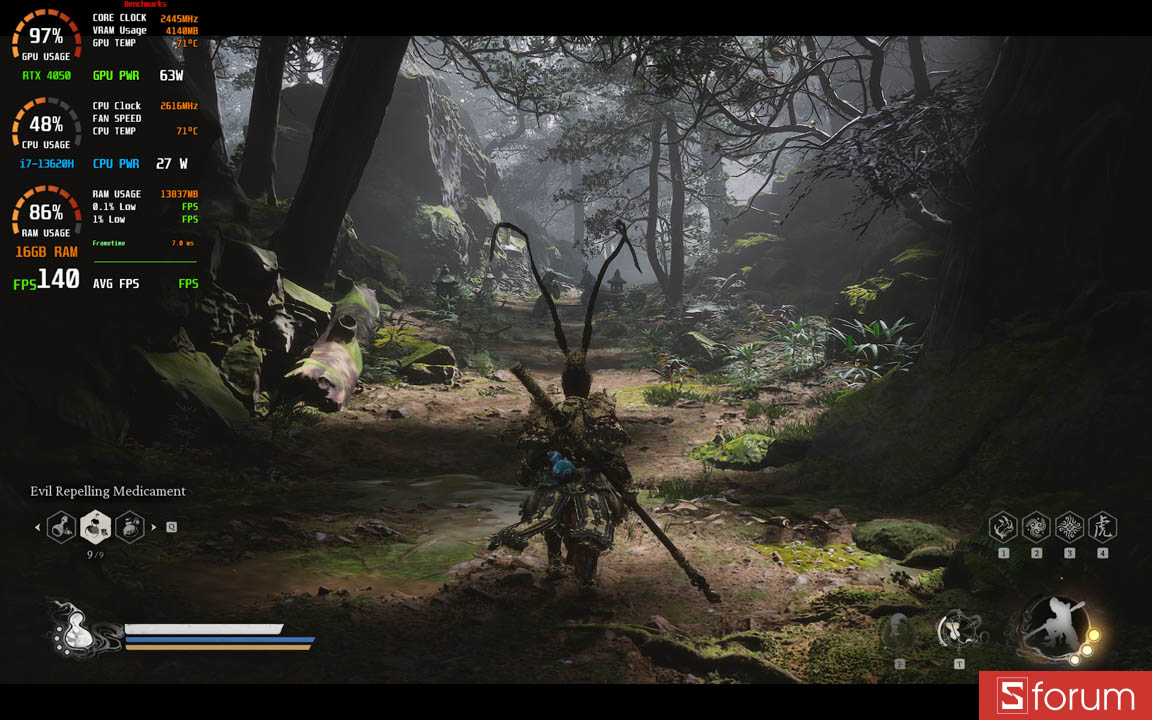Pick the pouch item right of the medicament

[129, 526]
